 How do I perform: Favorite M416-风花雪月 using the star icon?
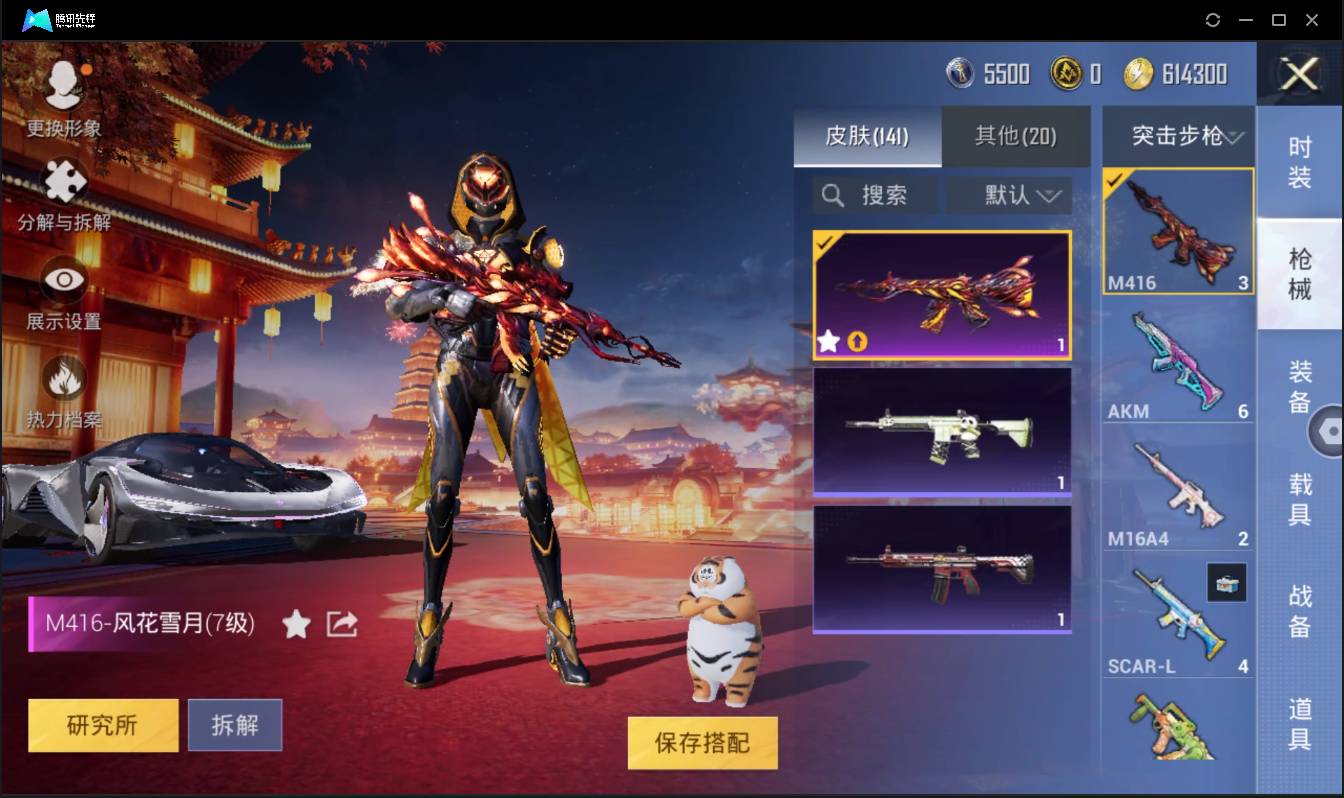297,623
